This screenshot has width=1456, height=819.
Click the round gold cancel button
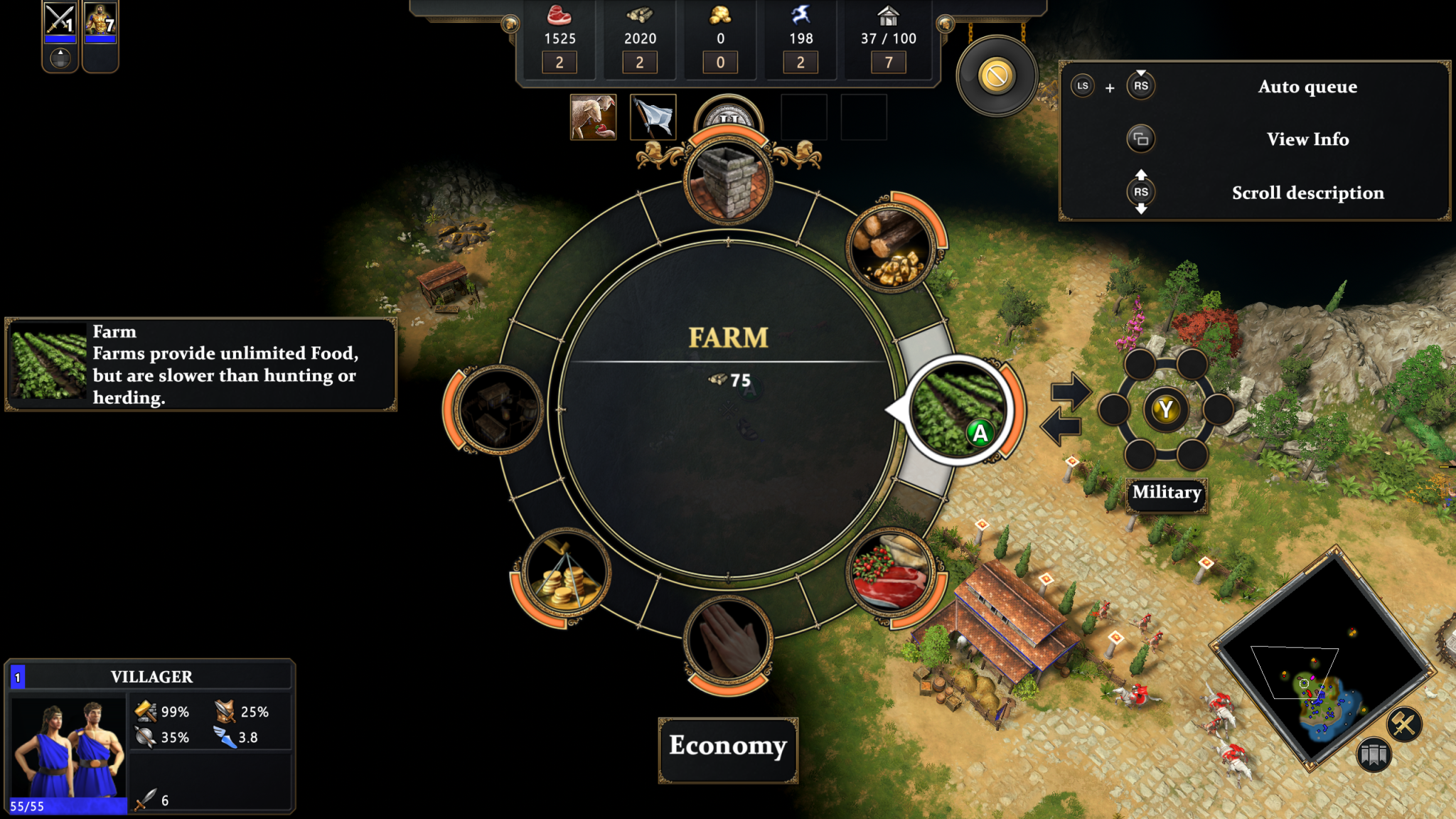[996, 75]
